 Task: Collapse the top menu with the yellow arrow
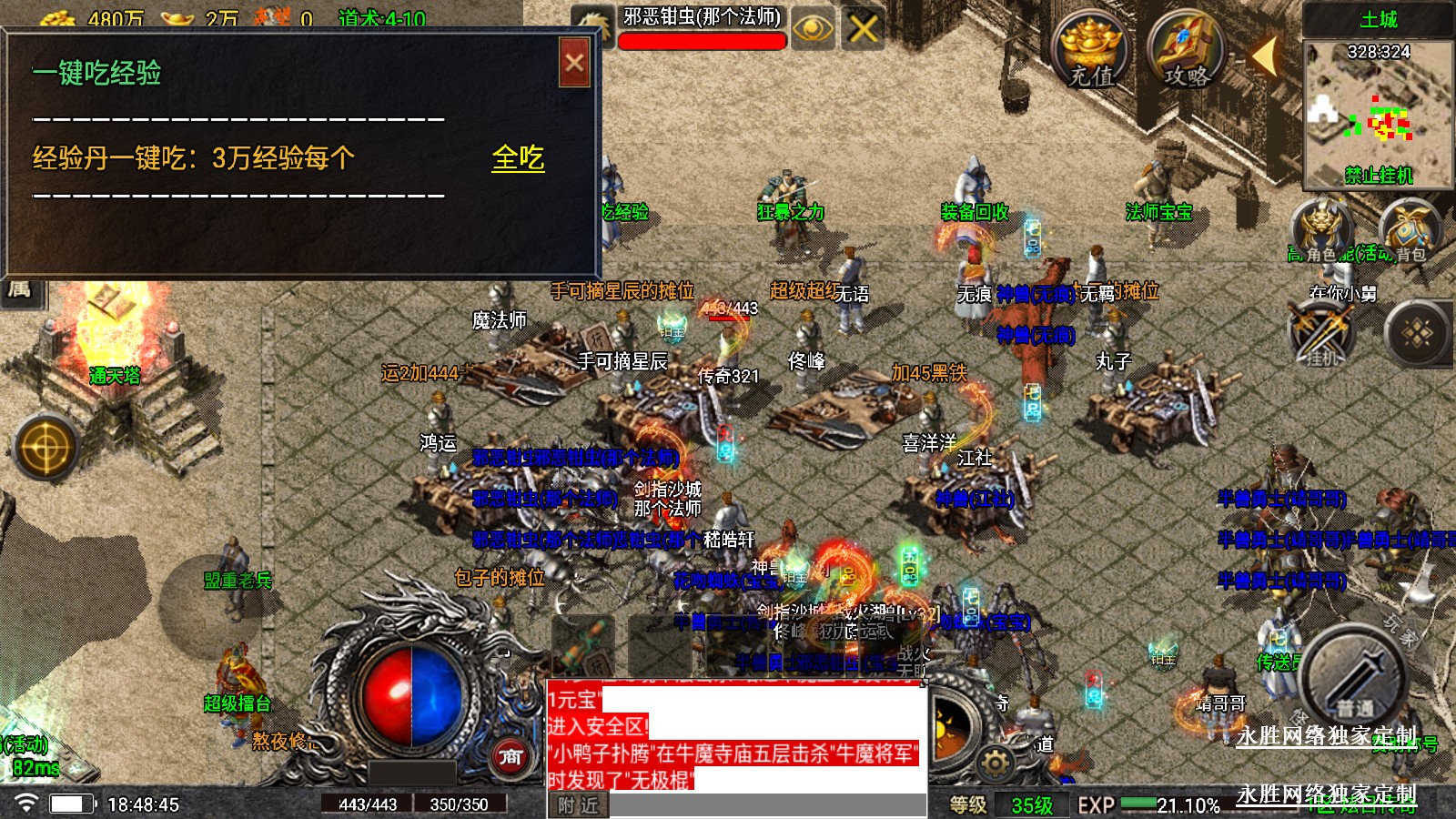(1264, 56)
